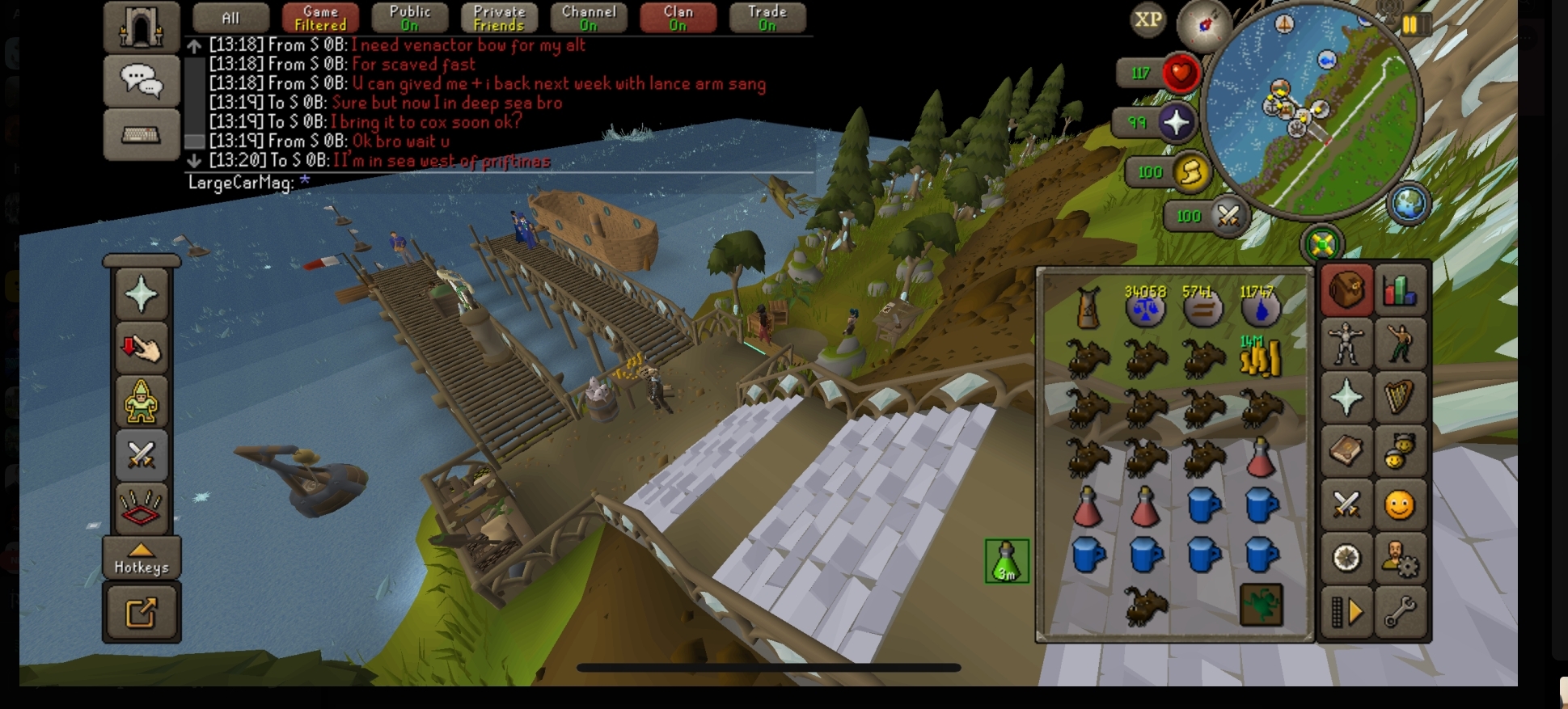Screen dimensions: 1568x709
Task: Select the water rune stack
Action: pyautogui.click(x=1260, y=306)
